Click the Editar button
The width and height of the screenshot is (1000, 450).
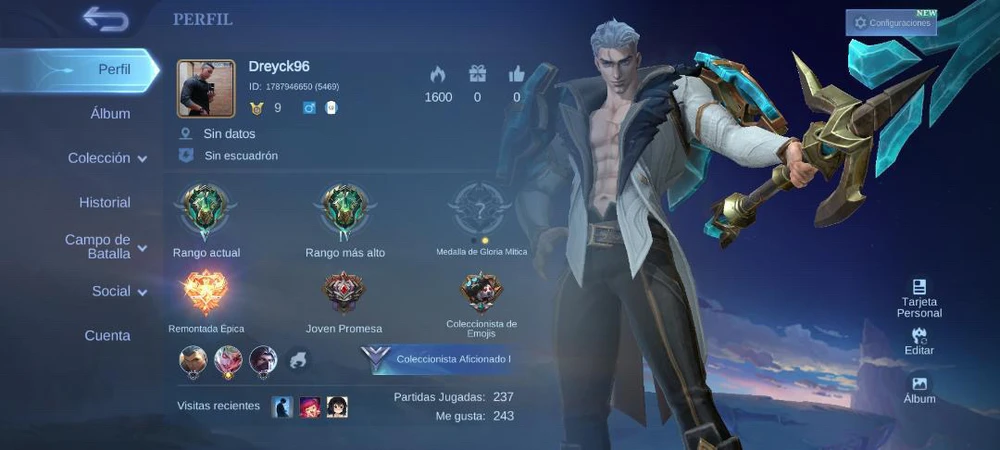[919, 341]
